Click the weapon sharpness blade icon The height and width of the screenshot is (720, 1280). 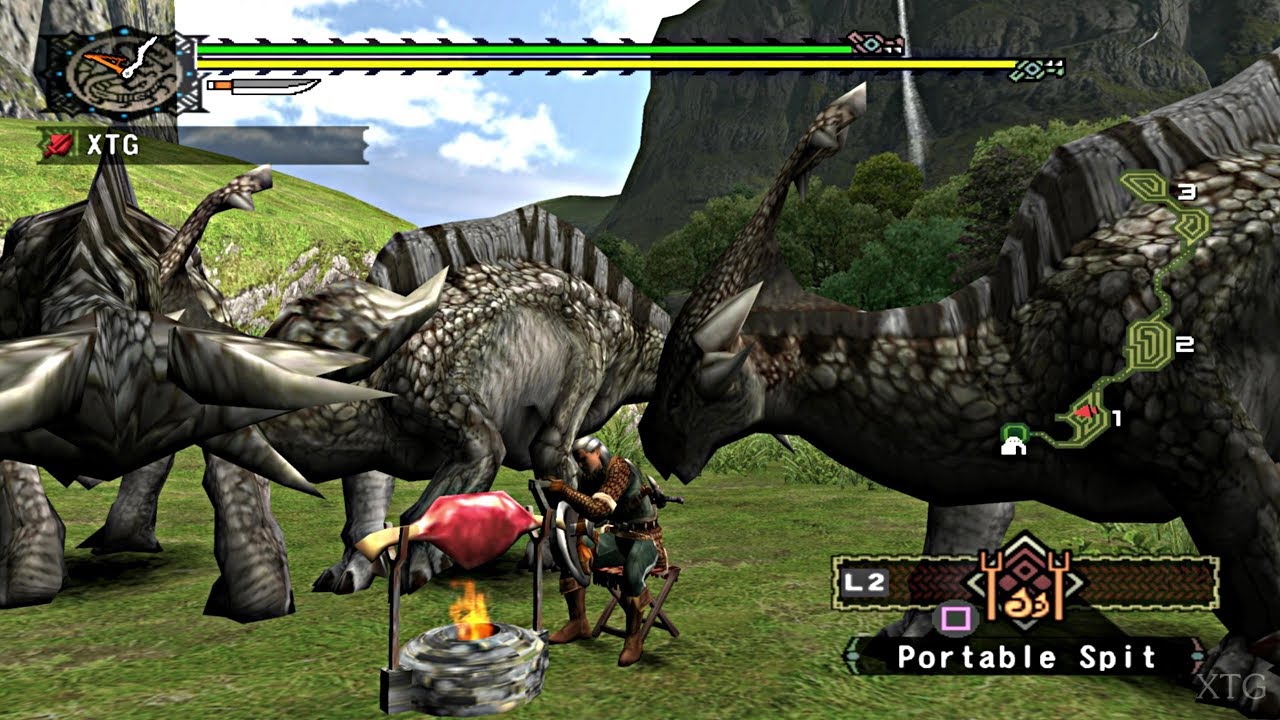pos(264,87)
